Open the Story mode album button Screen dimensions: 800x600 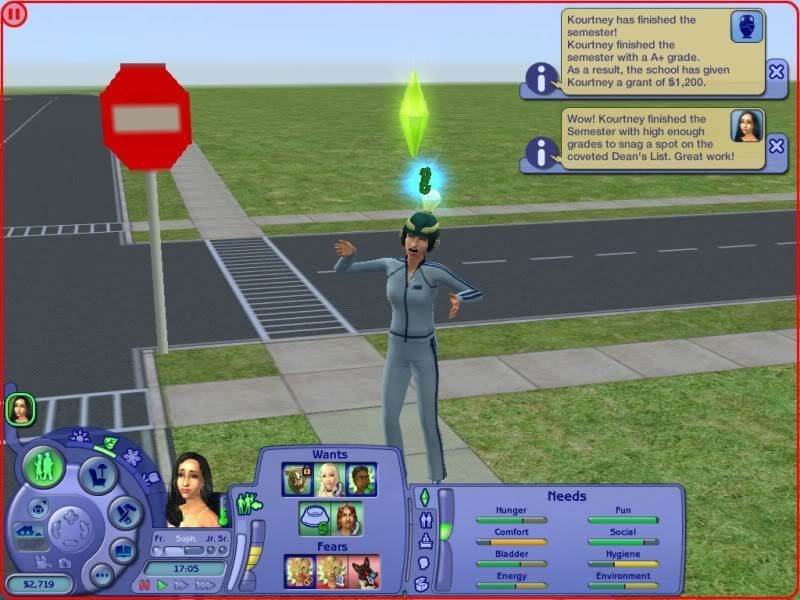122,551
